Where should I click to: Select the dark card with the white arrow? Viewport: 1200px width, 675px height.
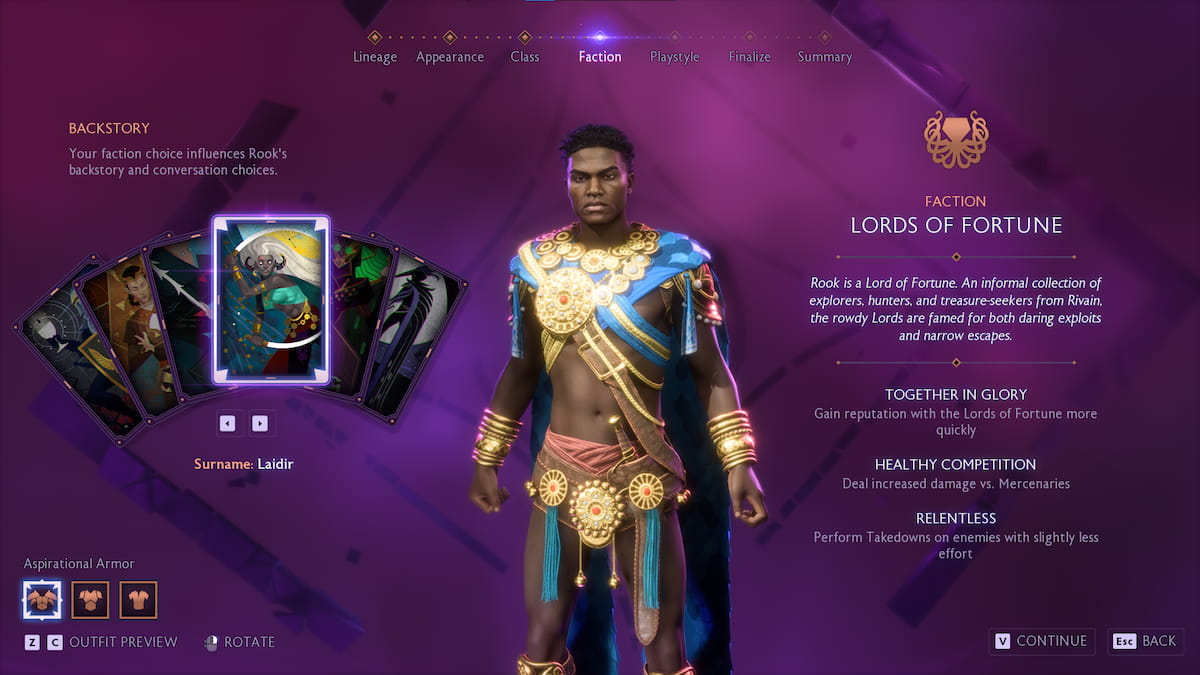180,310
